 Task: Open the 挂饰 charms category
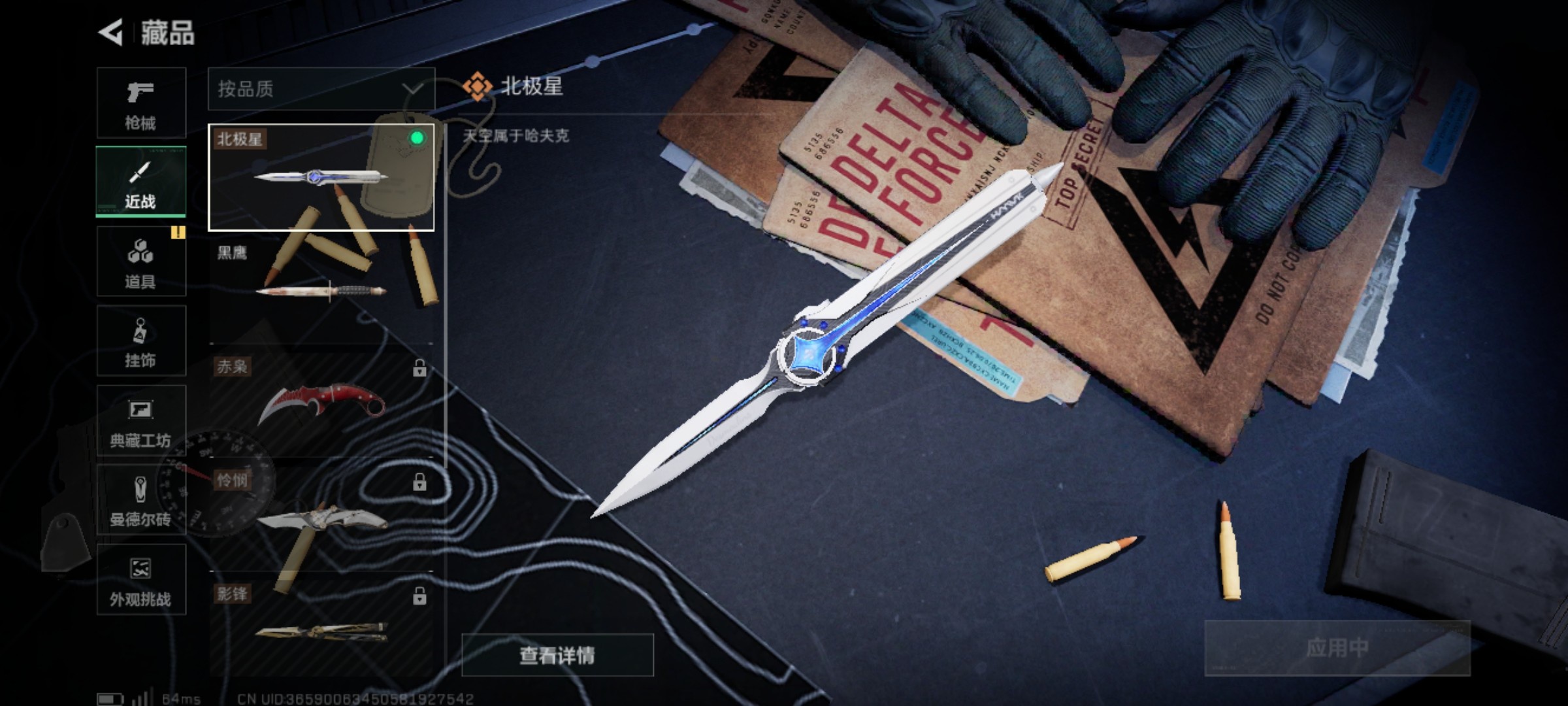click(140, 341)
